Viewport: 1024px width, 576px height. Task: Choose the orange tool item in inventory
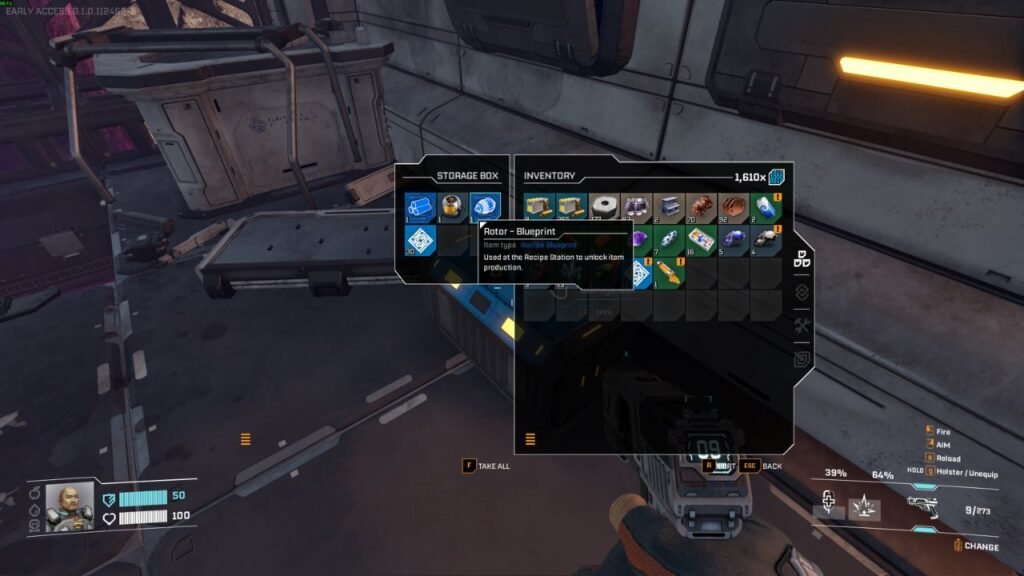coord(668,272)
